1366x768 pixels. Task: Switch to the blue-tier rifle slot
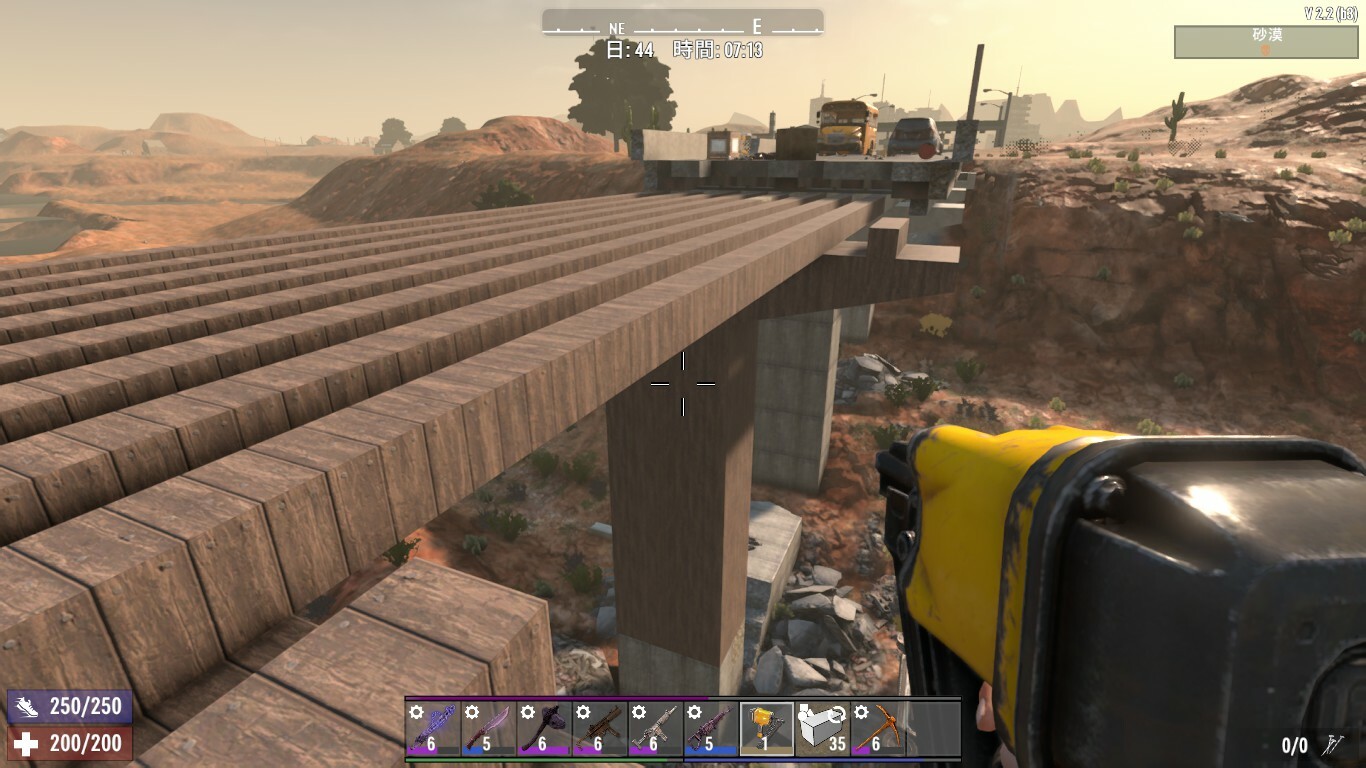click(x=711, y=728)
